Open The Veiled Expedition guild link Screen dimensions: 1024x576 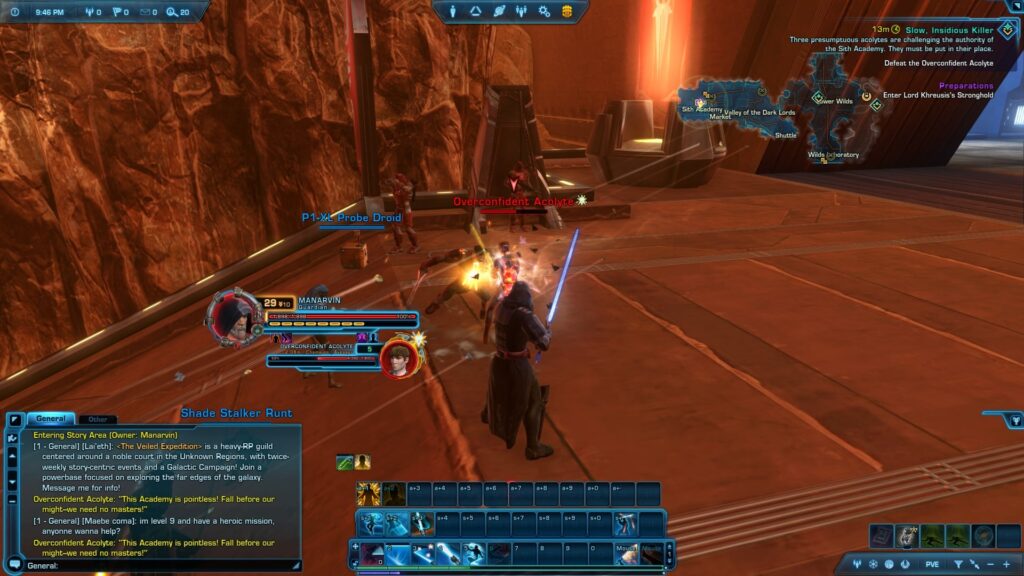[x=160, y=446]
